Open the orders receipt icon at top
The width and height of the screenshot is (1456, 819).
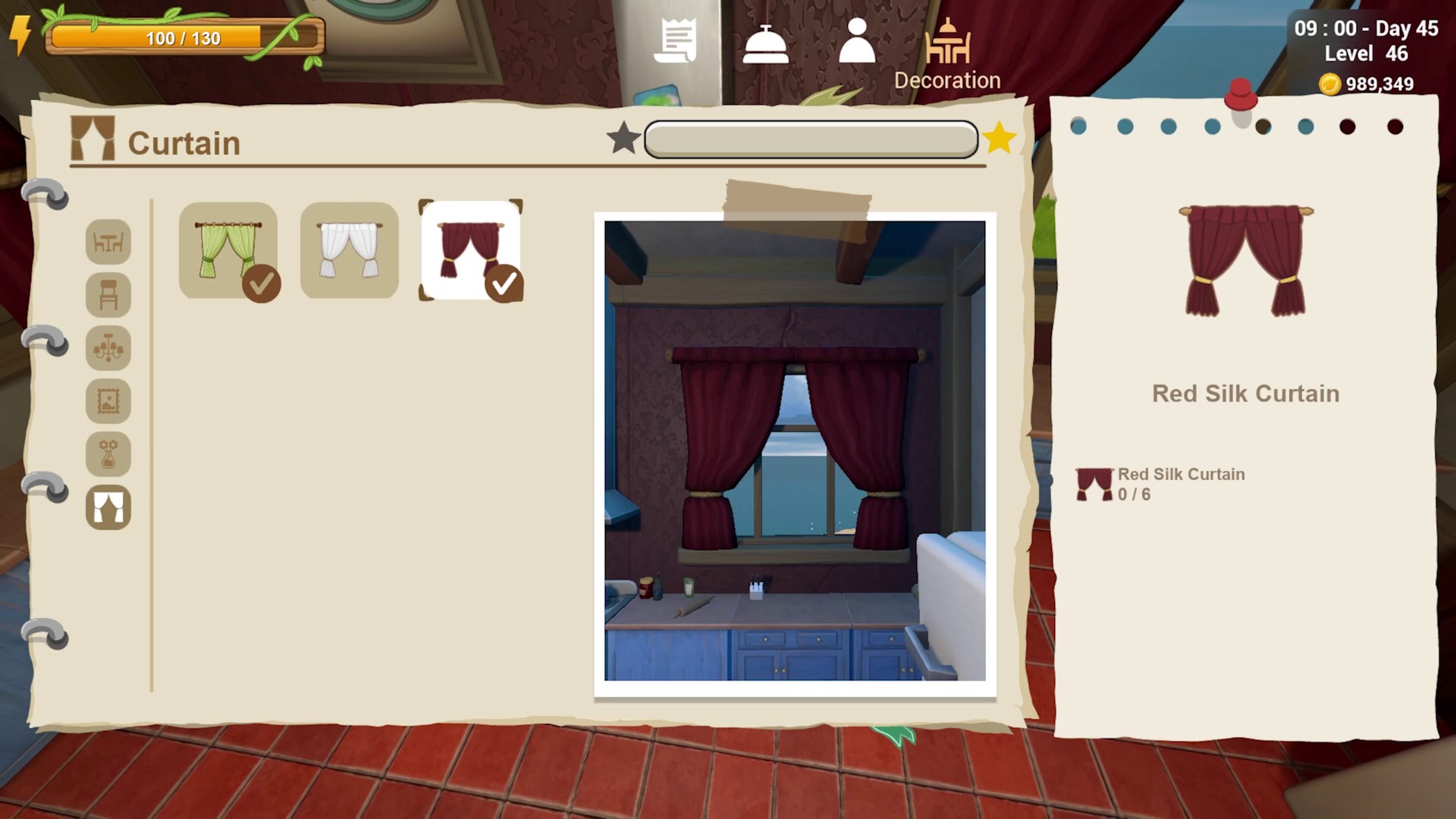pyautogui.click(x=677, y=42)
